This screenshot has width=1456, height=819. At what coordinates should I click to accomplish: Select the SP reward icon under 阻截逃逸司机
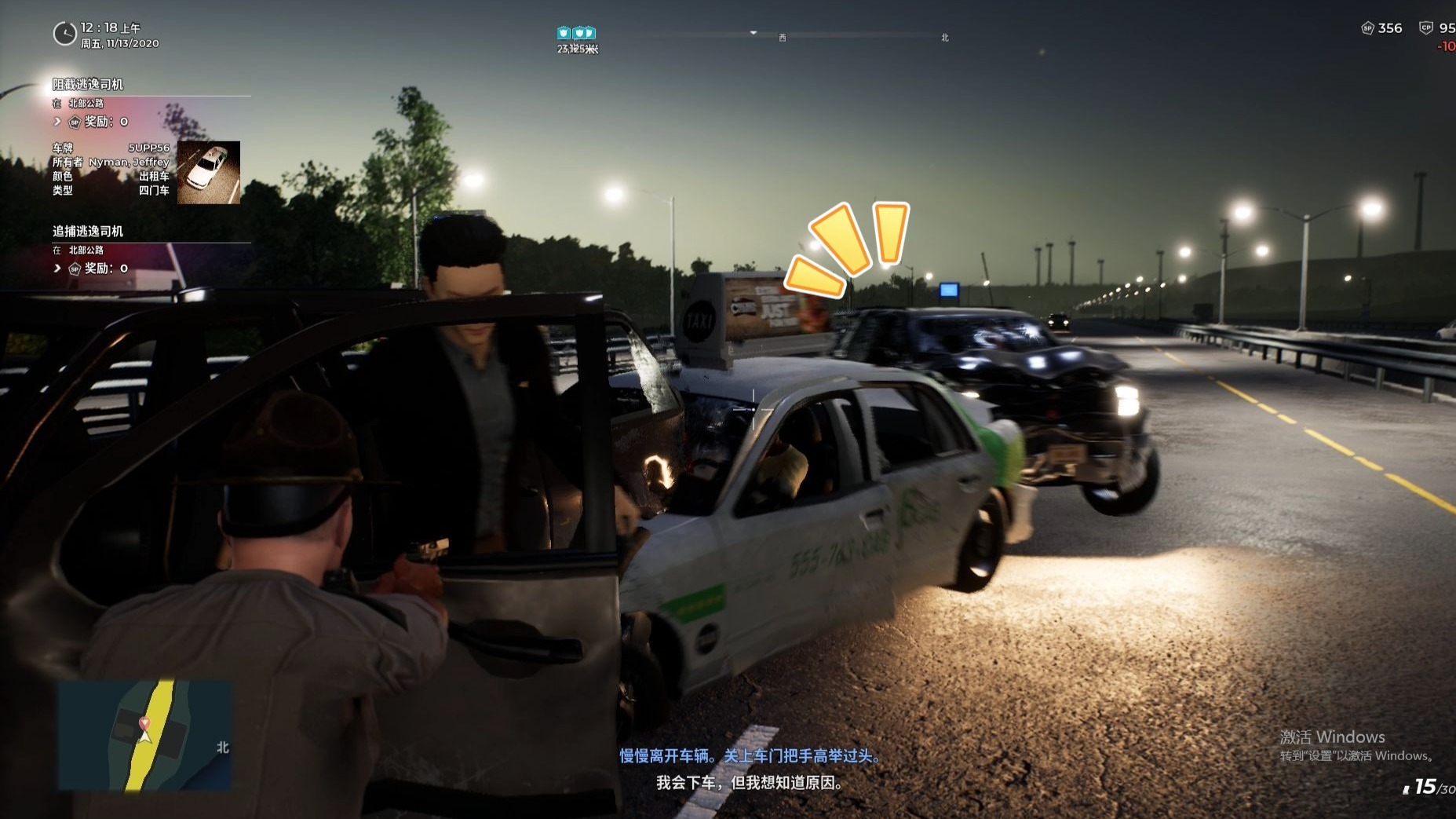click(x=73, y=122)
